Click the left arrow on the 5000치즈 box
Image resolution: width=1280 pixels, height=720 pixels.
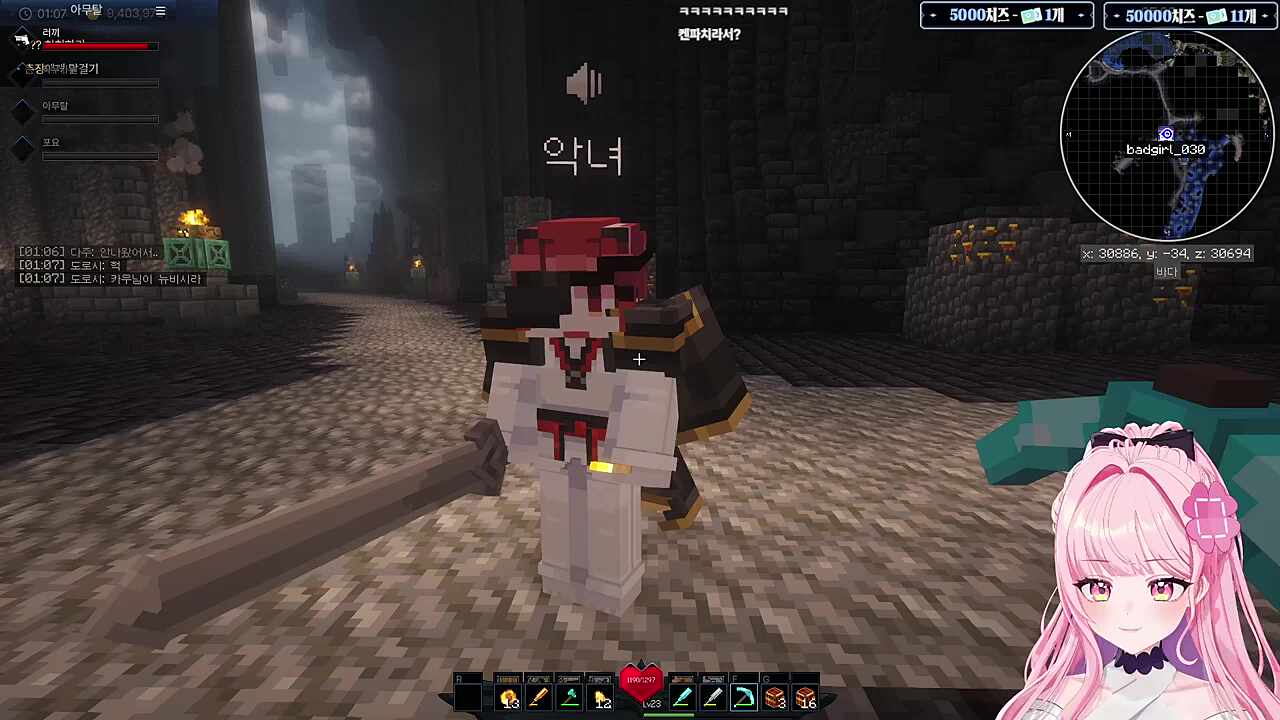point(934,14)
